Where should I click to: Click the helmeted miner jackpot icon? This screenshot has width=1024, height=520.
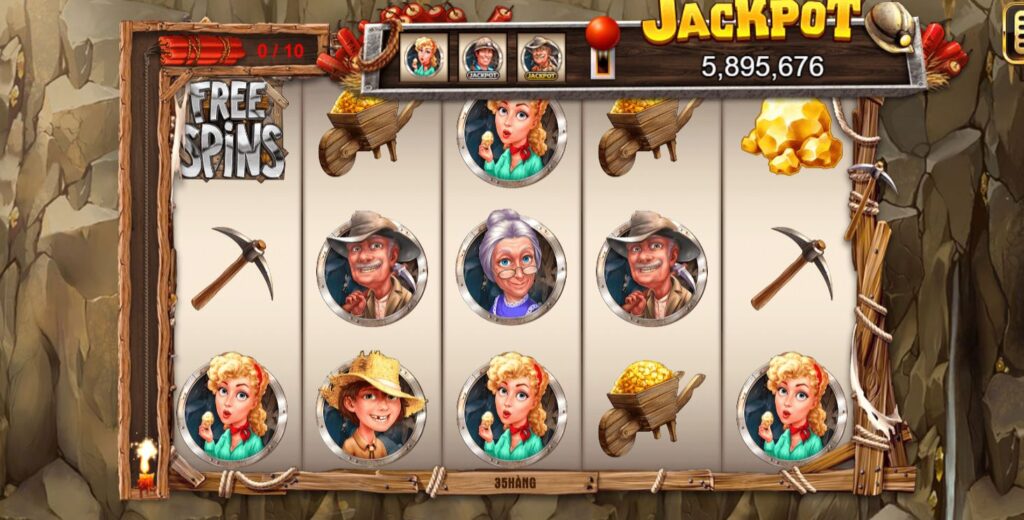[x=482, y=58]
